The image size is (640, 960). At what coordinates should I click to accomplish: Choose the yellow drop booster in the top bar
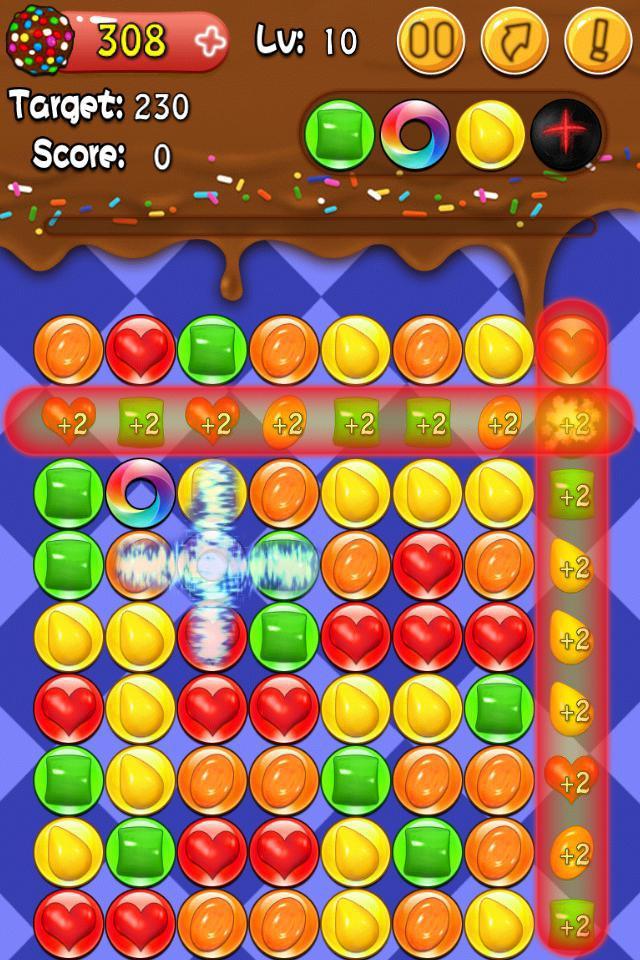490,134
